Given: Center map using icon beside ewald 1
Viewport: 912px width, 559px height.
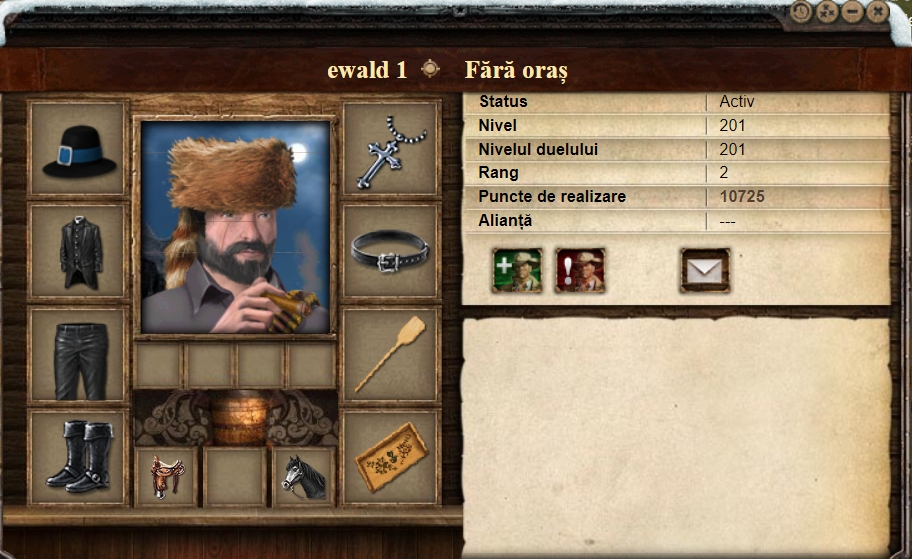Looking at the screenshot, I should tap(430, 69).
